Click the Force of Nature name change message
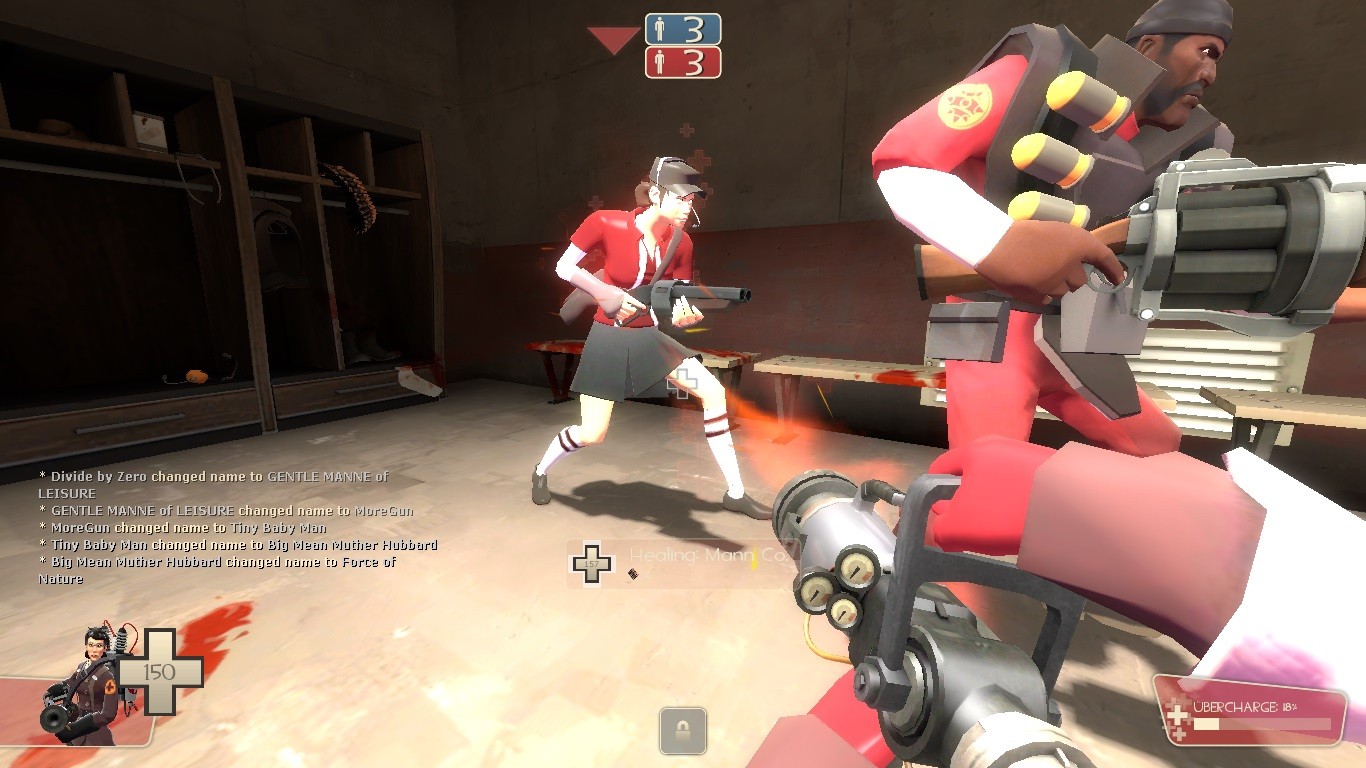Image resolution: width=1366 pixels, height=768 pixels. pos(216,570)
